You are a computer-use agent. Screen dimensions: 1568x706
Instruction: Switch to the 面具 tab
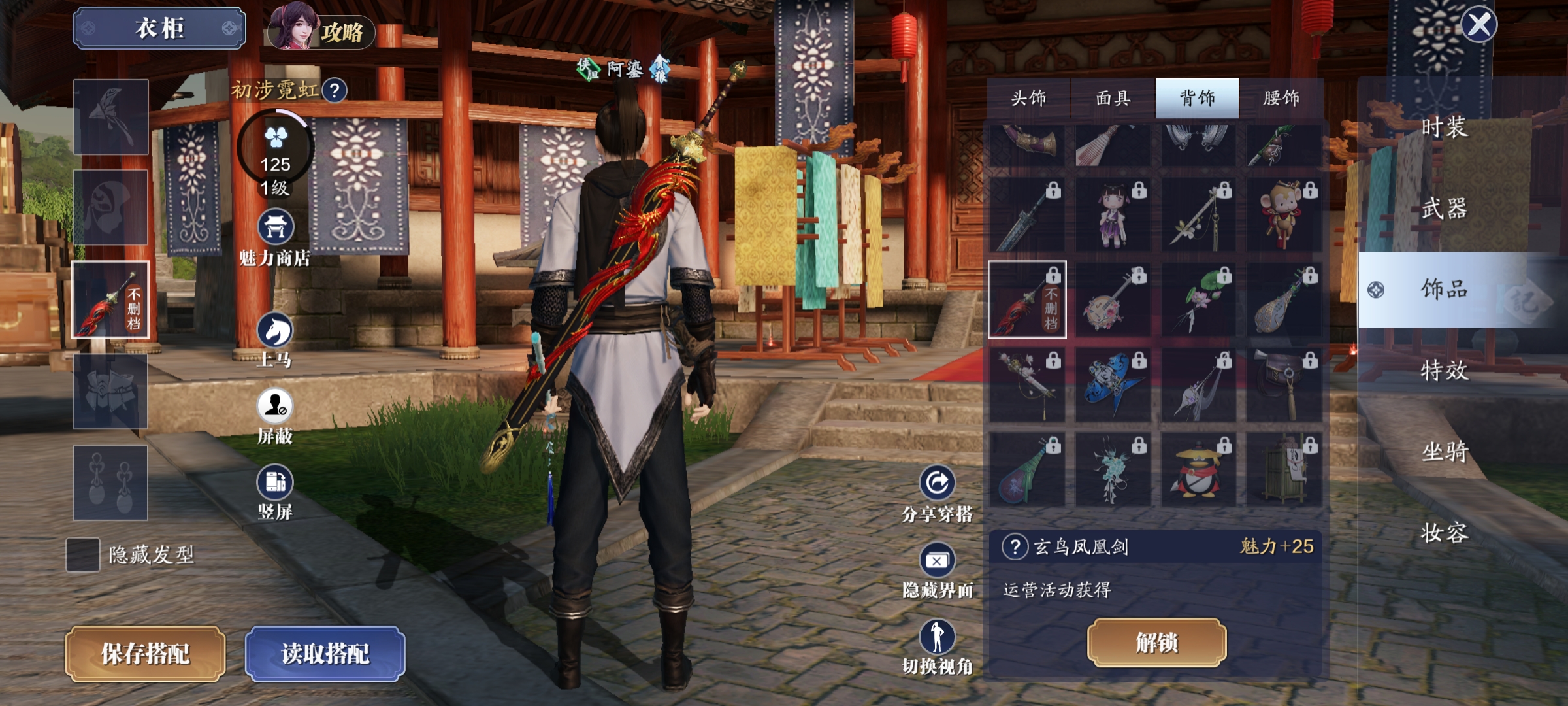pos(1113,98)
